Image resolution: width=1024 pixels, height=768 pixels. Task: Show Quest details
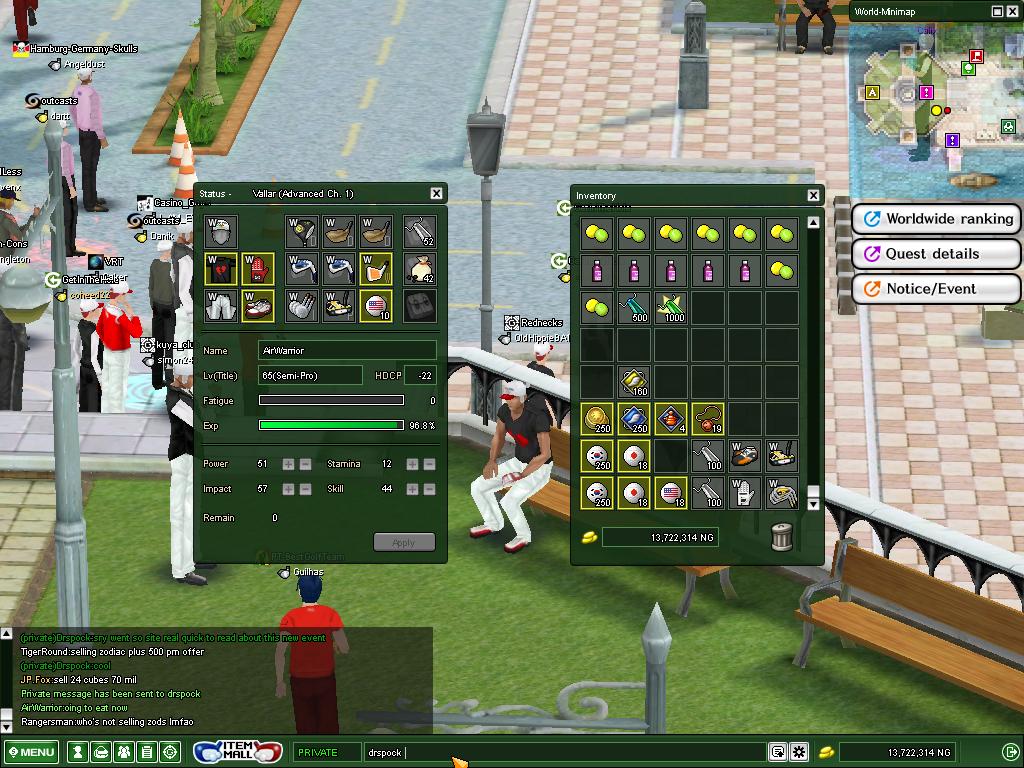[x=936, y=254]
